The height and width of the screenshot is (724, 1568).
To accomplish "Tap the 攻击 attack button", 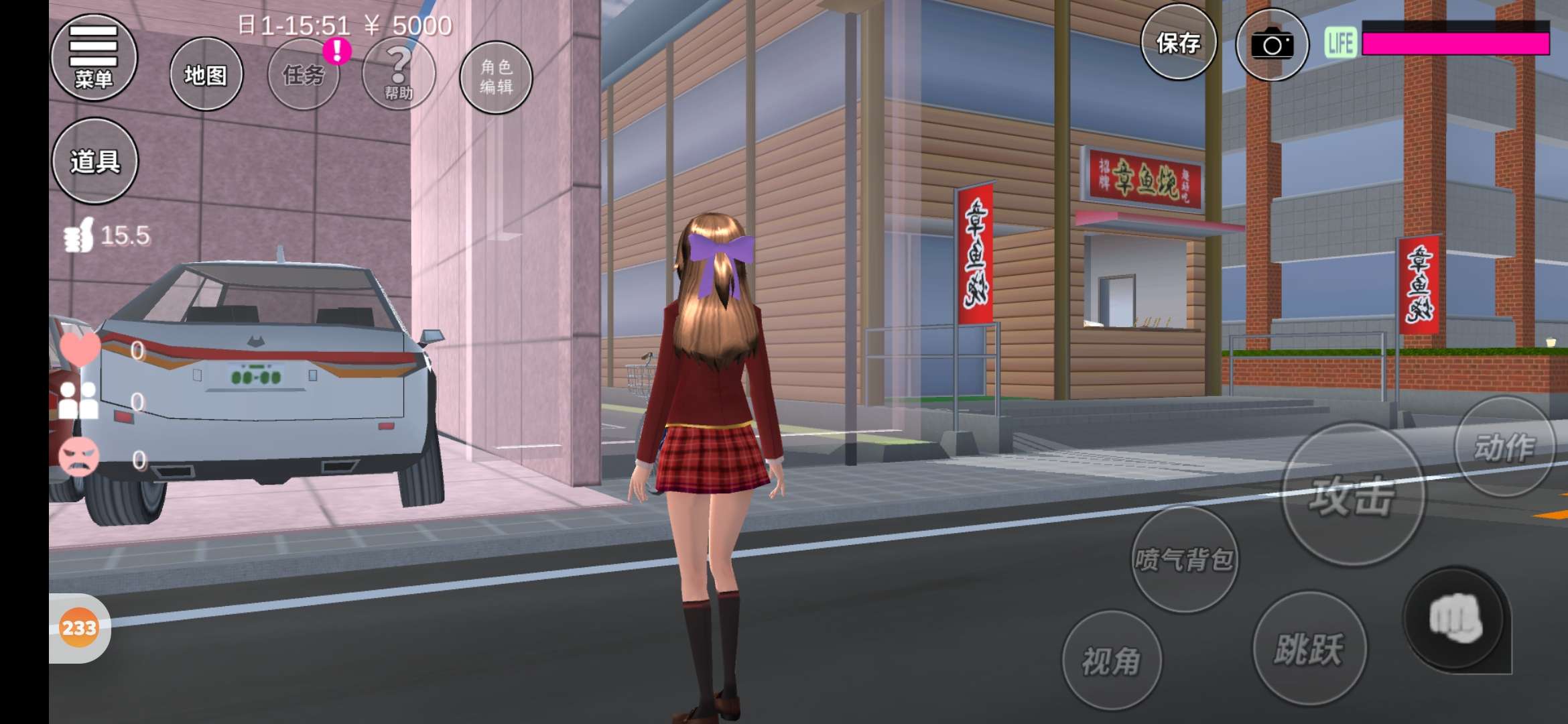I will (x=1352, y=496).
